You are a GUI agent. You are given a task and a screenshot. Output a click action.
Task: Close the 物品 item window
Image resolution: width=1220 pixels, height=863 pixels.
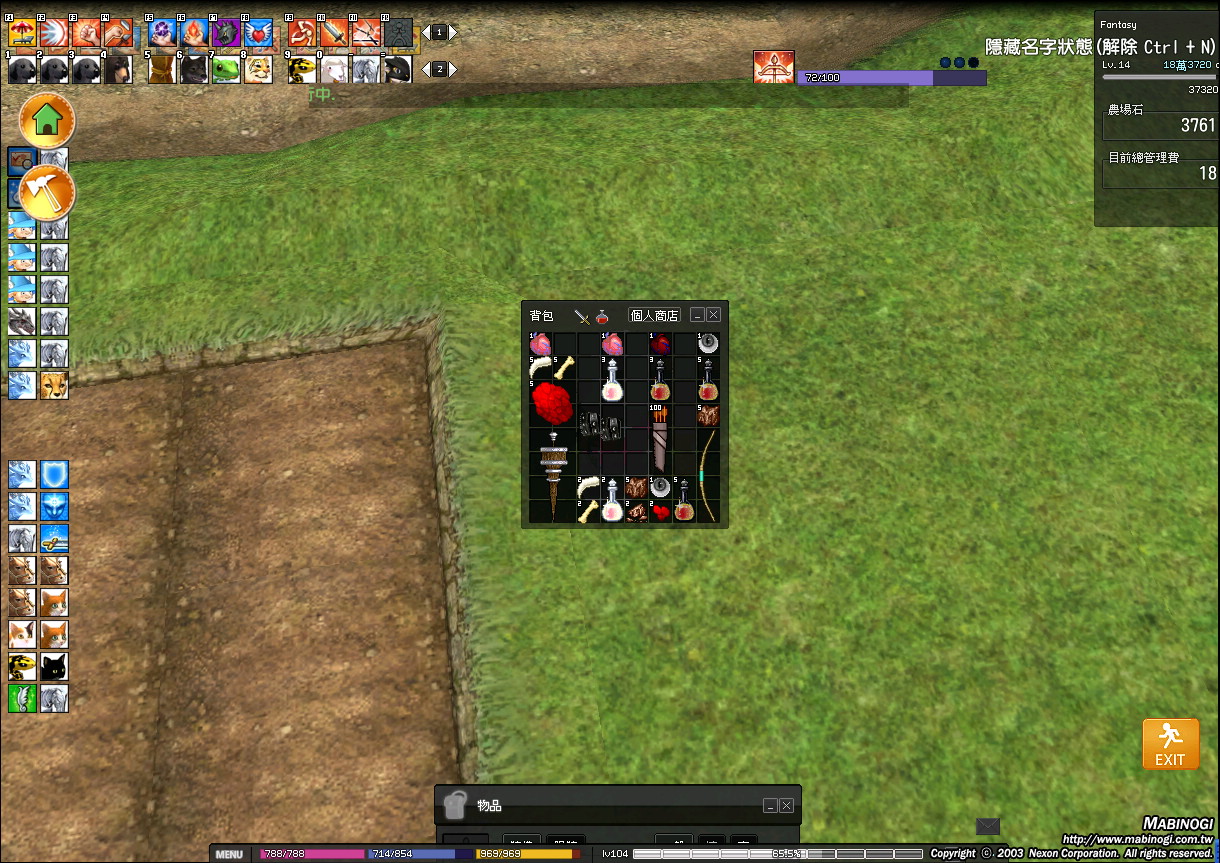(786, 805)
